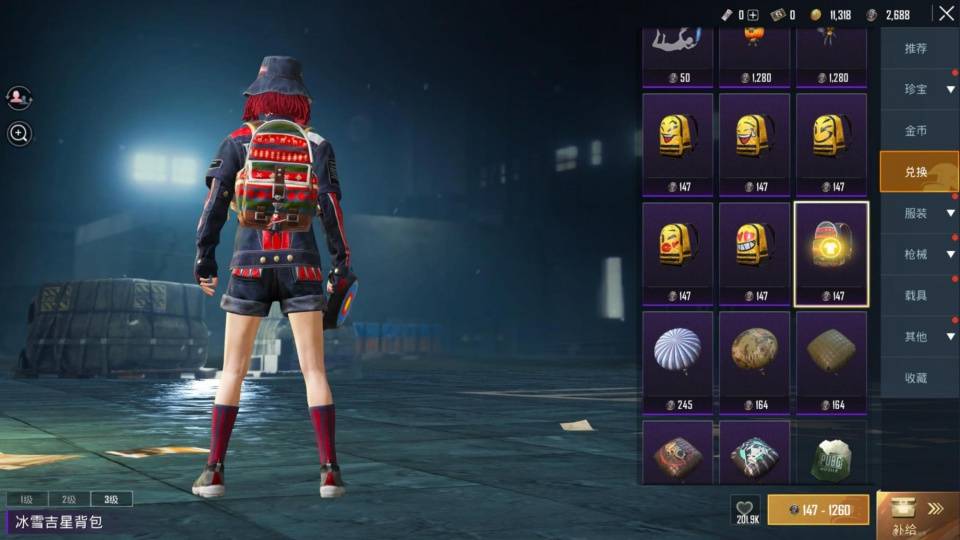
Task: Switch to the 珍宝 treasure category
Action: click(x=916, y=90)
